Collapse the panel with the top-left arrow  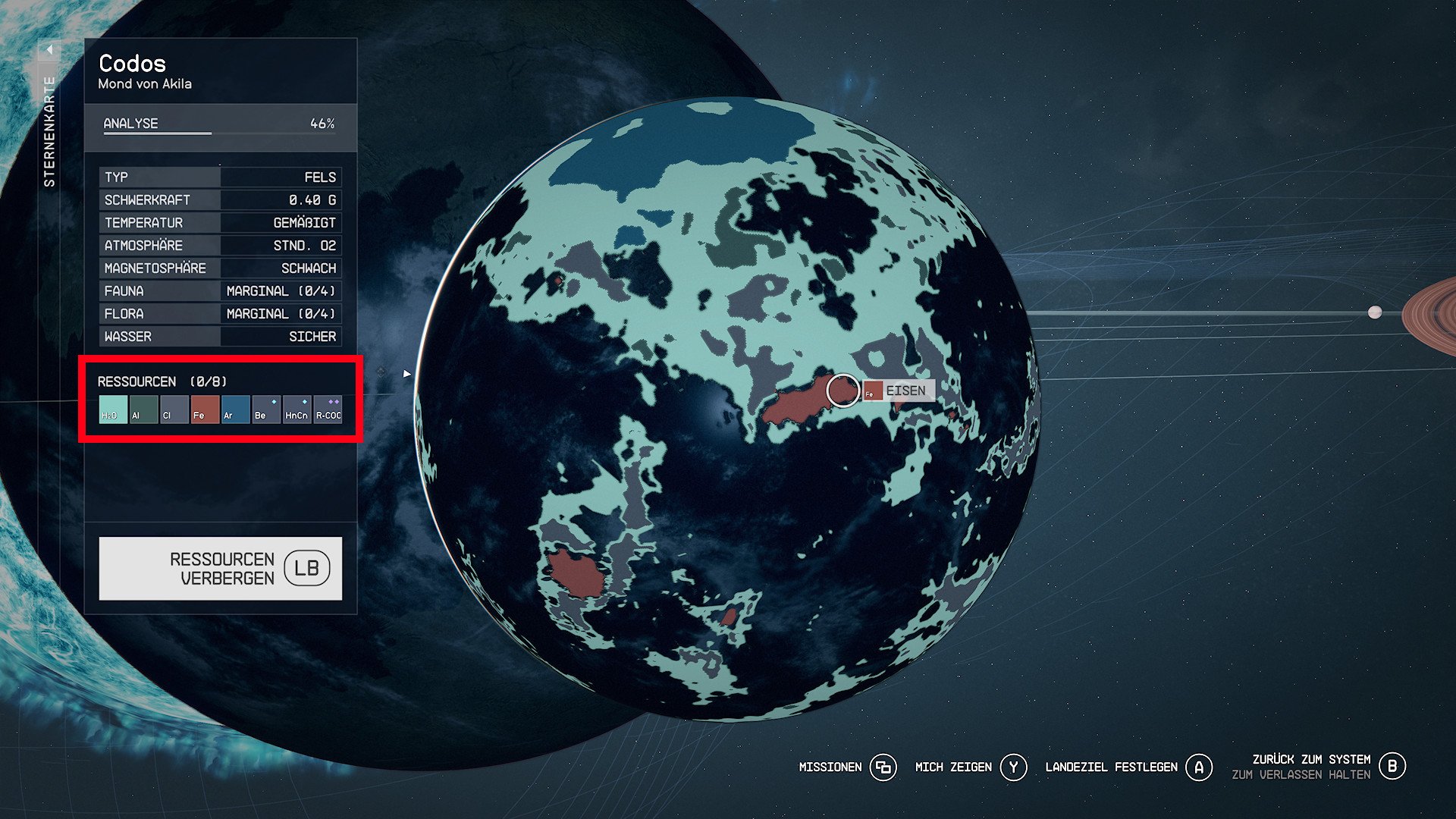49,50
